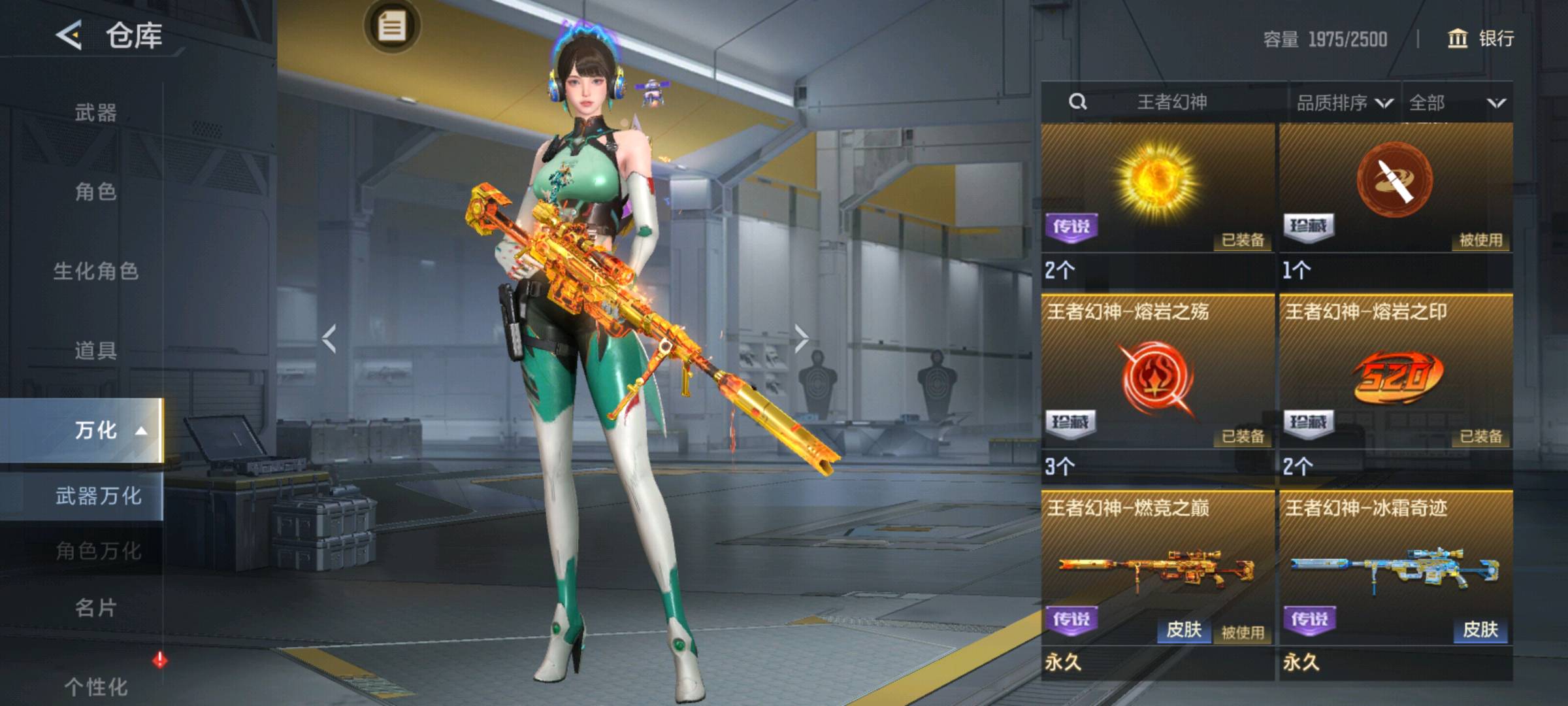Screen dimensions: 1568x706
Task: Choose the 角色万化 subcategory
Action: (98, 551)
